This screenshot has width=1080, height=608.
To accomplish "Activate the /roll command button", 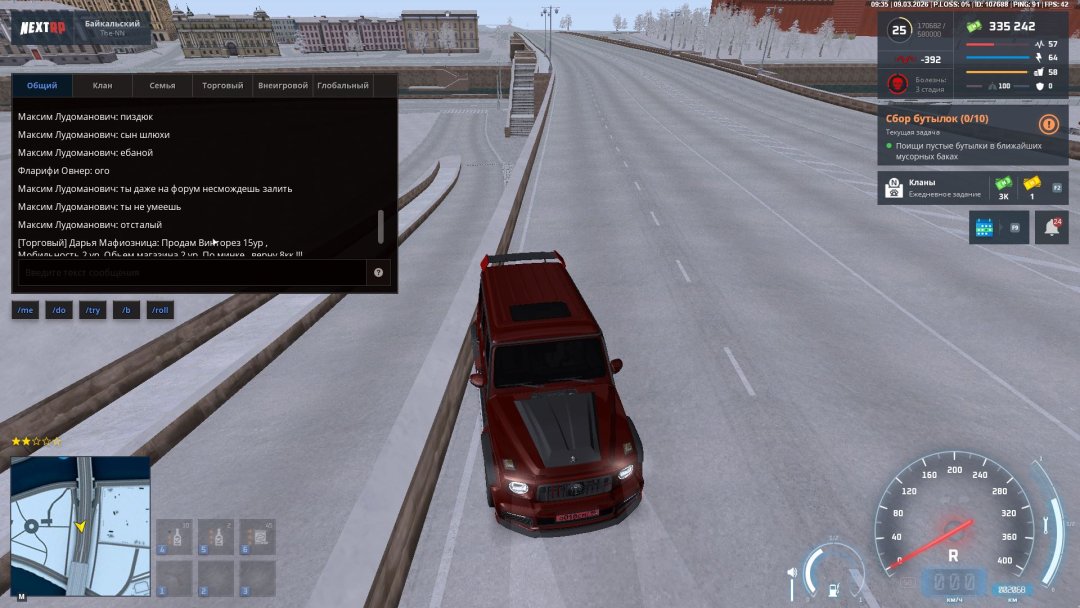I will 160,311.
